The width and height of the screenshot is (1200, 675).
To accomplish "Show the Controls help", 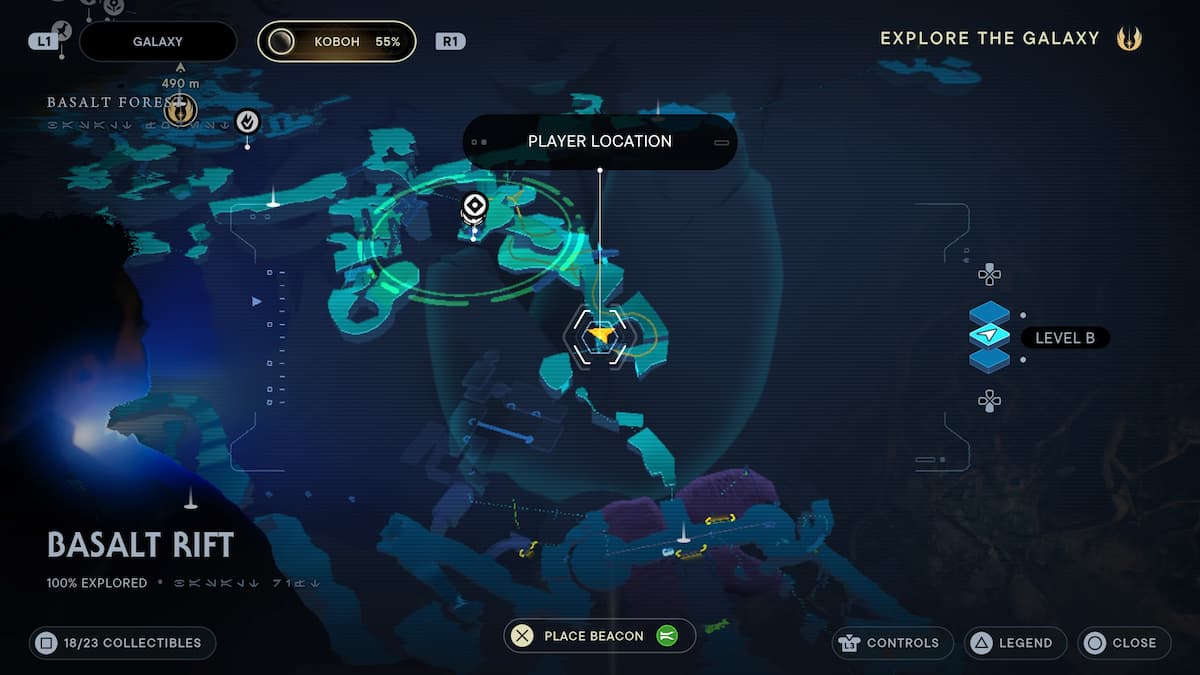I will pos(891,643).
